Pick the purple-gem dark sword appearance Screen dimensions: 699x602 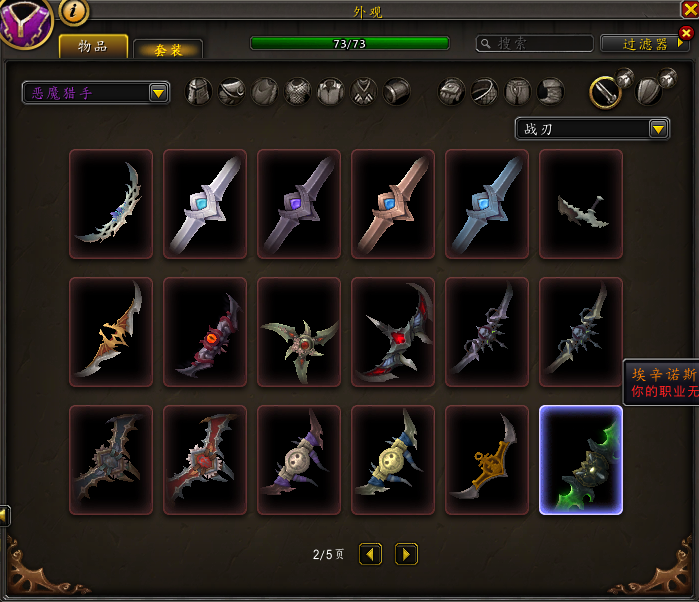299,204
